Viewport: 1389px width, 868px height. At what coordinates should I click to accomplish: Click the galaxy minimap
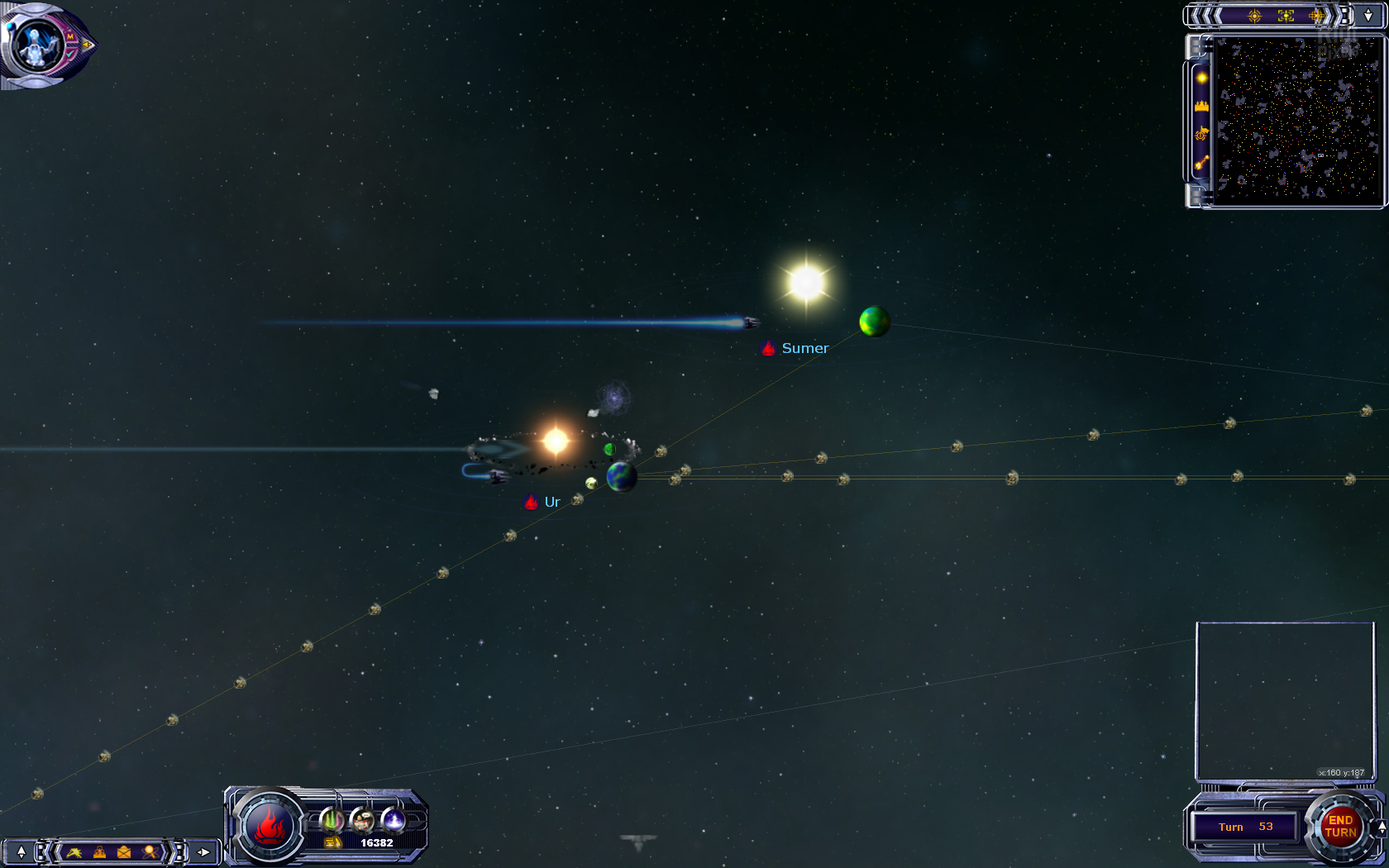1297,120
